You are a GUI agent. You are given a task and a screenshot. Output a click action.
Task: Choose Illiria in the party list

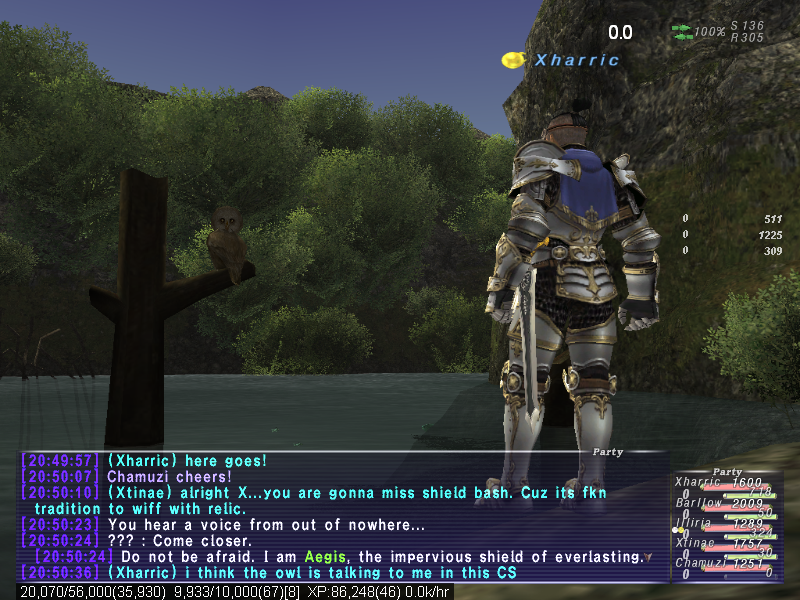[699, 523]
